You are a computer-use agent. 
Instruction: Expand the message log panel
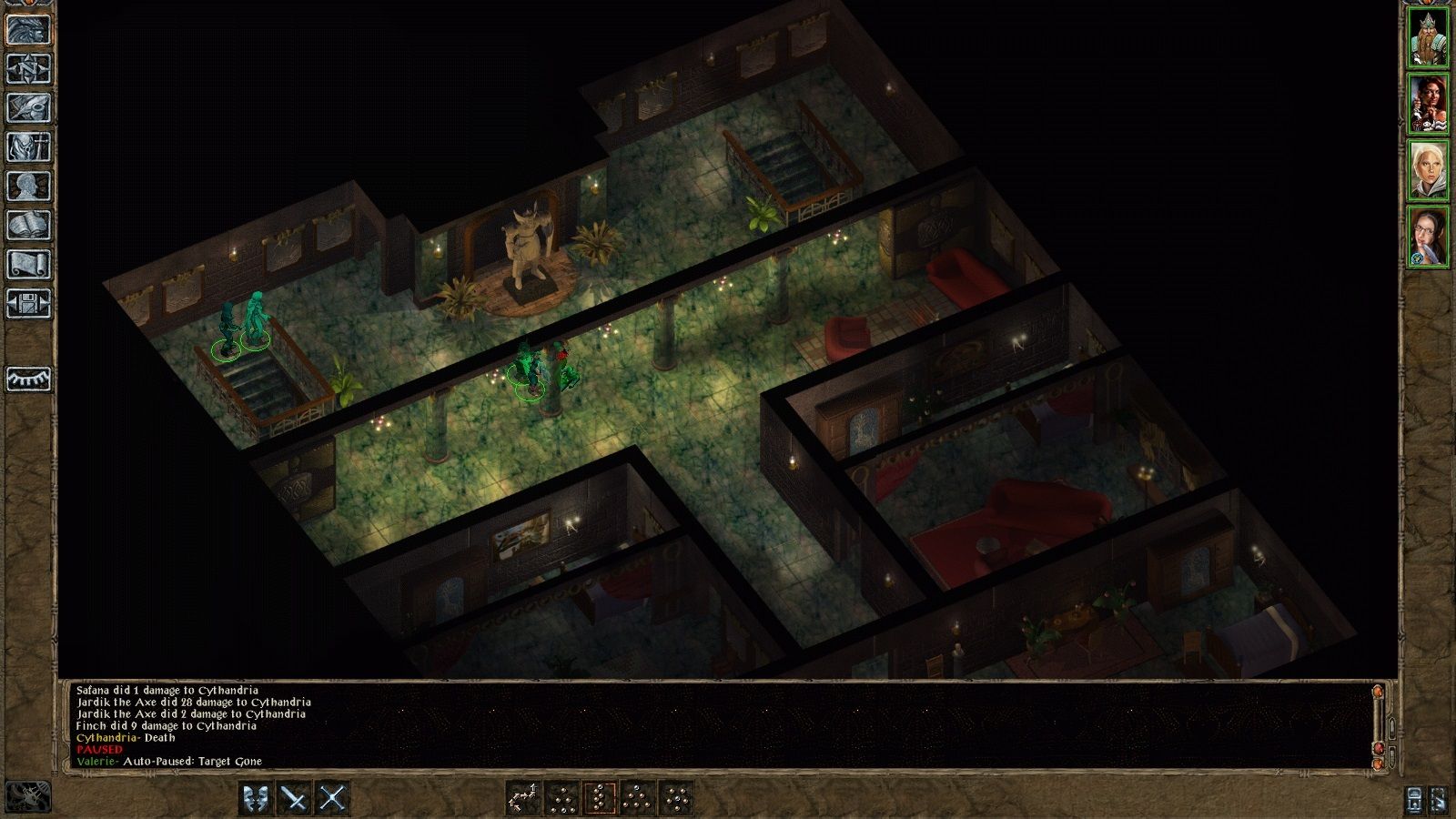pyautogui.click(x=1391, y=728)
